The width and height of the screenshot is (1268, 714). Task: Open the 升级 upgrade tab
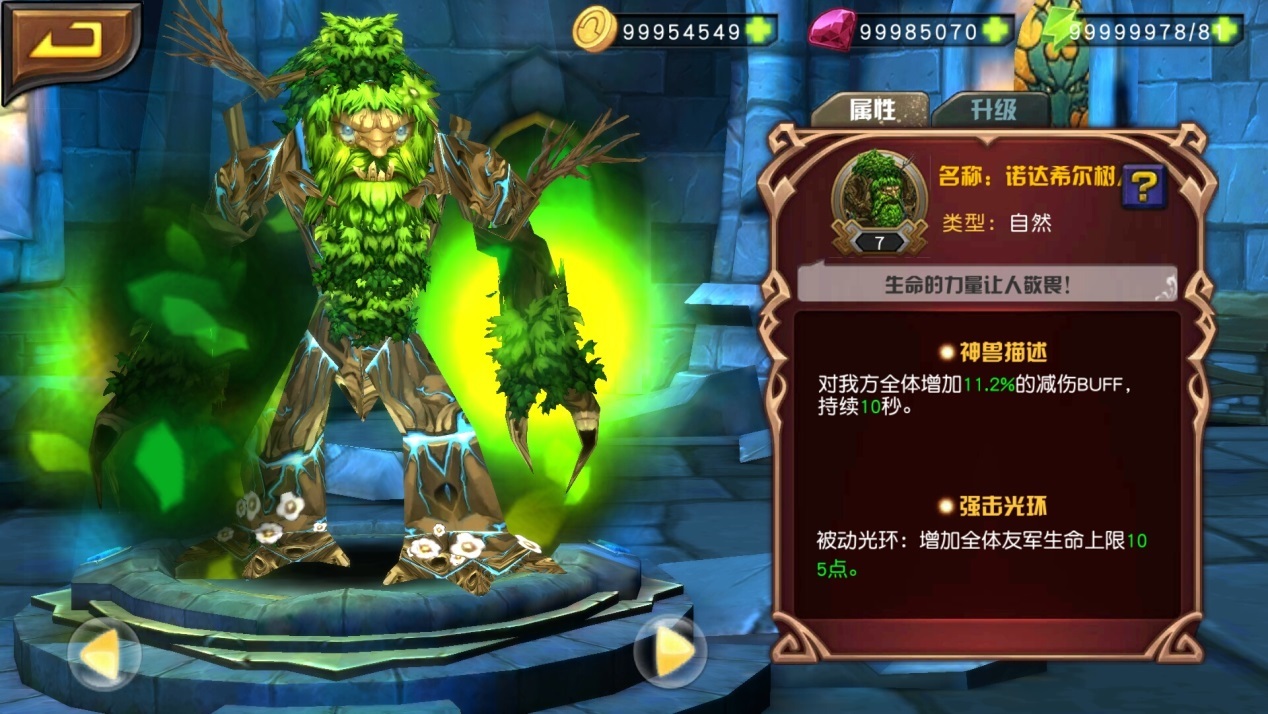coord(991,109)
